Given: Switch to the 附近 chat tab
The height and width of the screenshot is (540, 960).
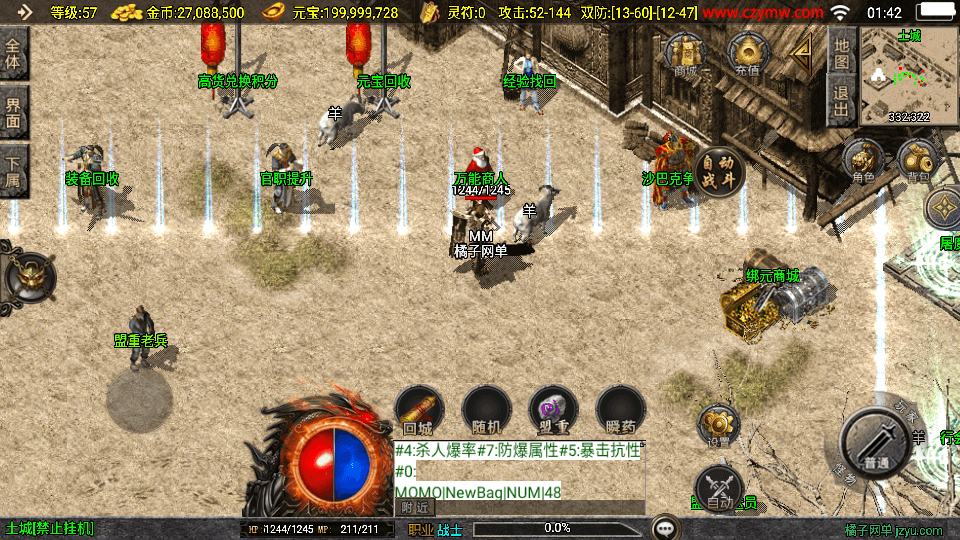Looking at the screenshot, I should [x=413, y=508].
